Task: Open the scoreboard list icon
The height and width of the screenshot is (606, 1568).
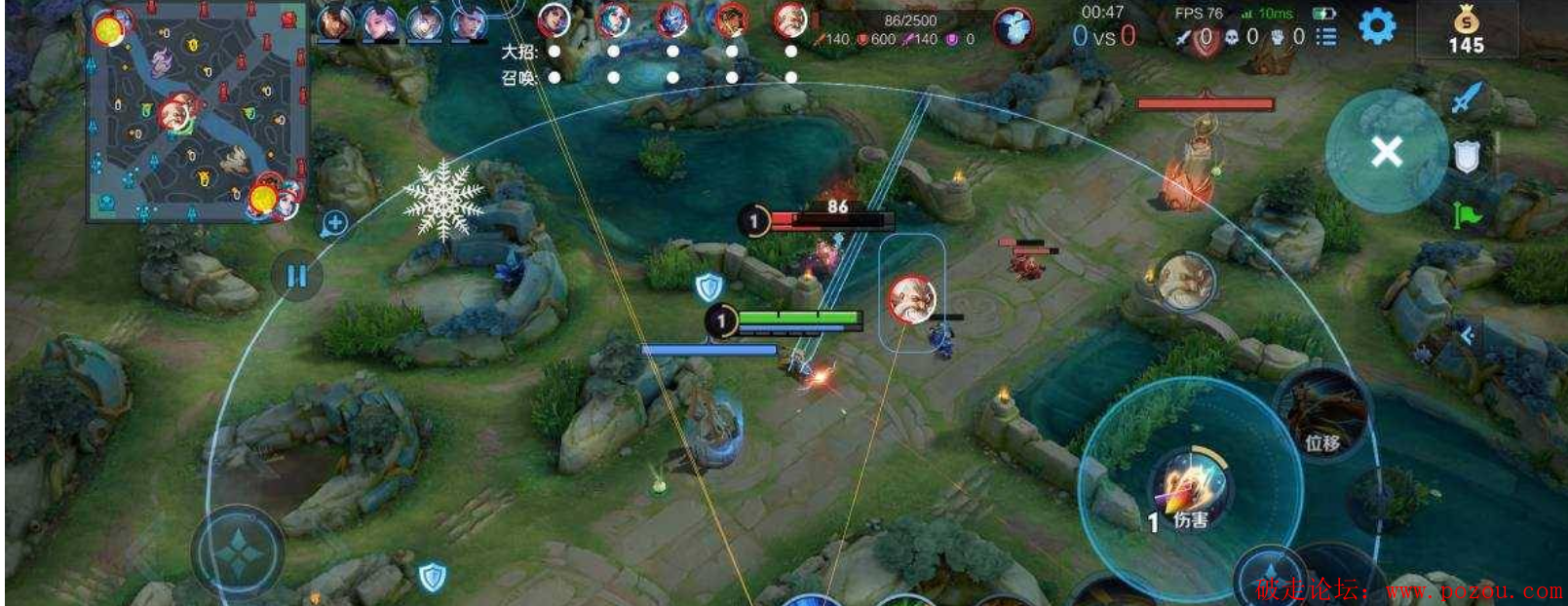Action: [1326, 37]
